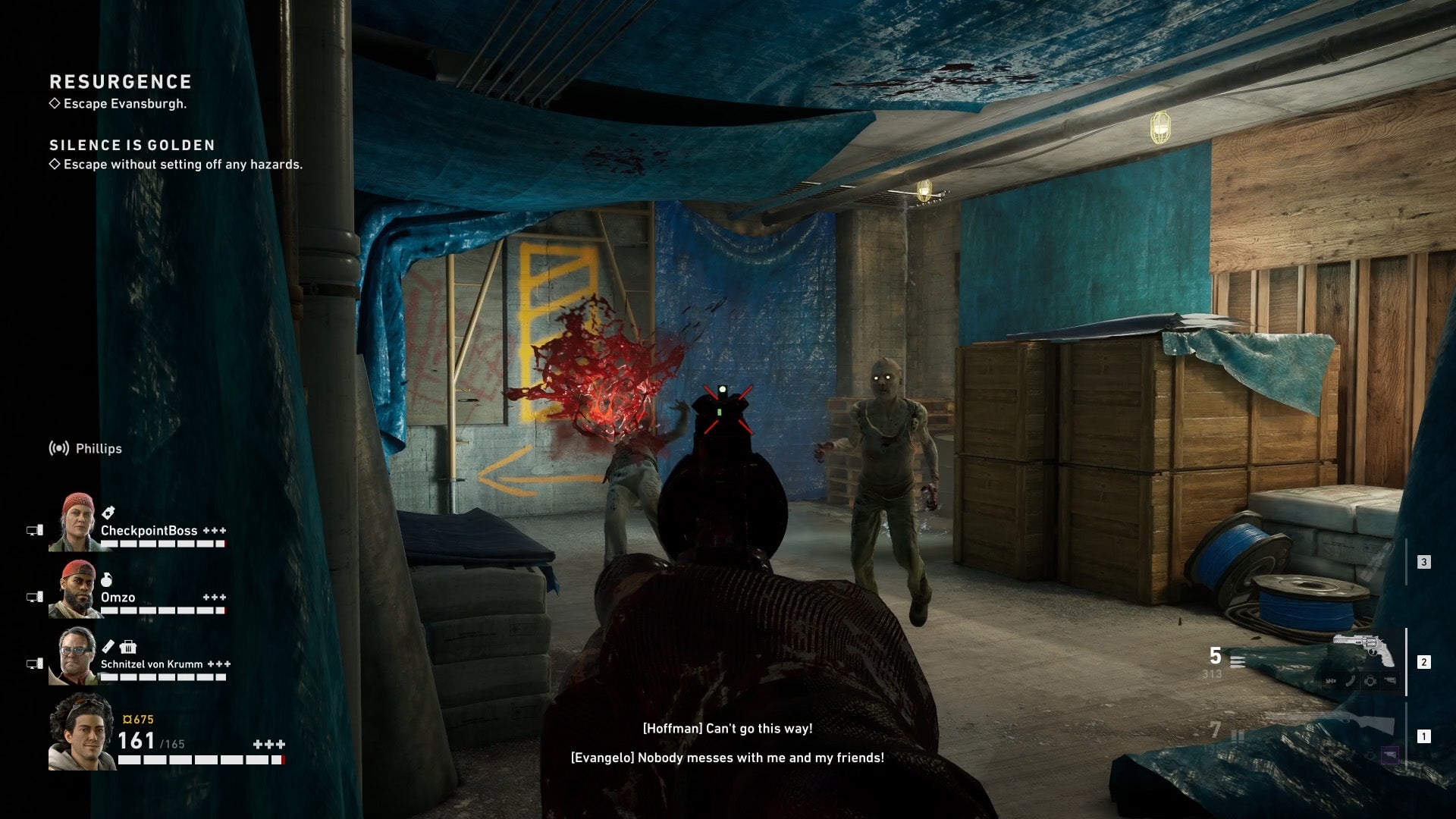Click the throwing knife icon above CheckpointBoss
The width and height of the screenshot is (1456, 819).
[108, 512]
